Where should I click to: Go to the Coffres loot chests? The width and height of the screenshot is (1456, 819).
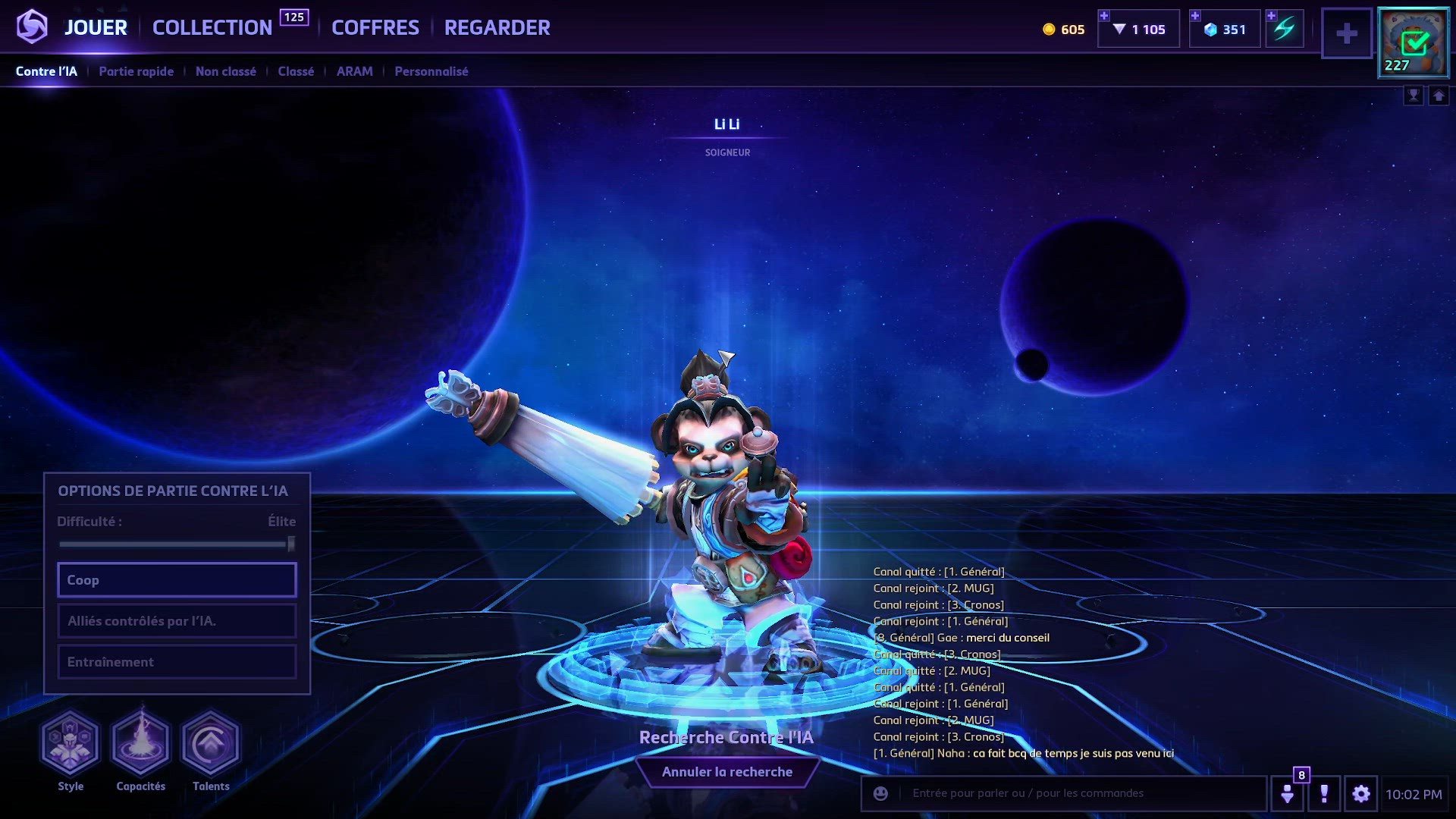pyautogui.click(x=375, y=28)
